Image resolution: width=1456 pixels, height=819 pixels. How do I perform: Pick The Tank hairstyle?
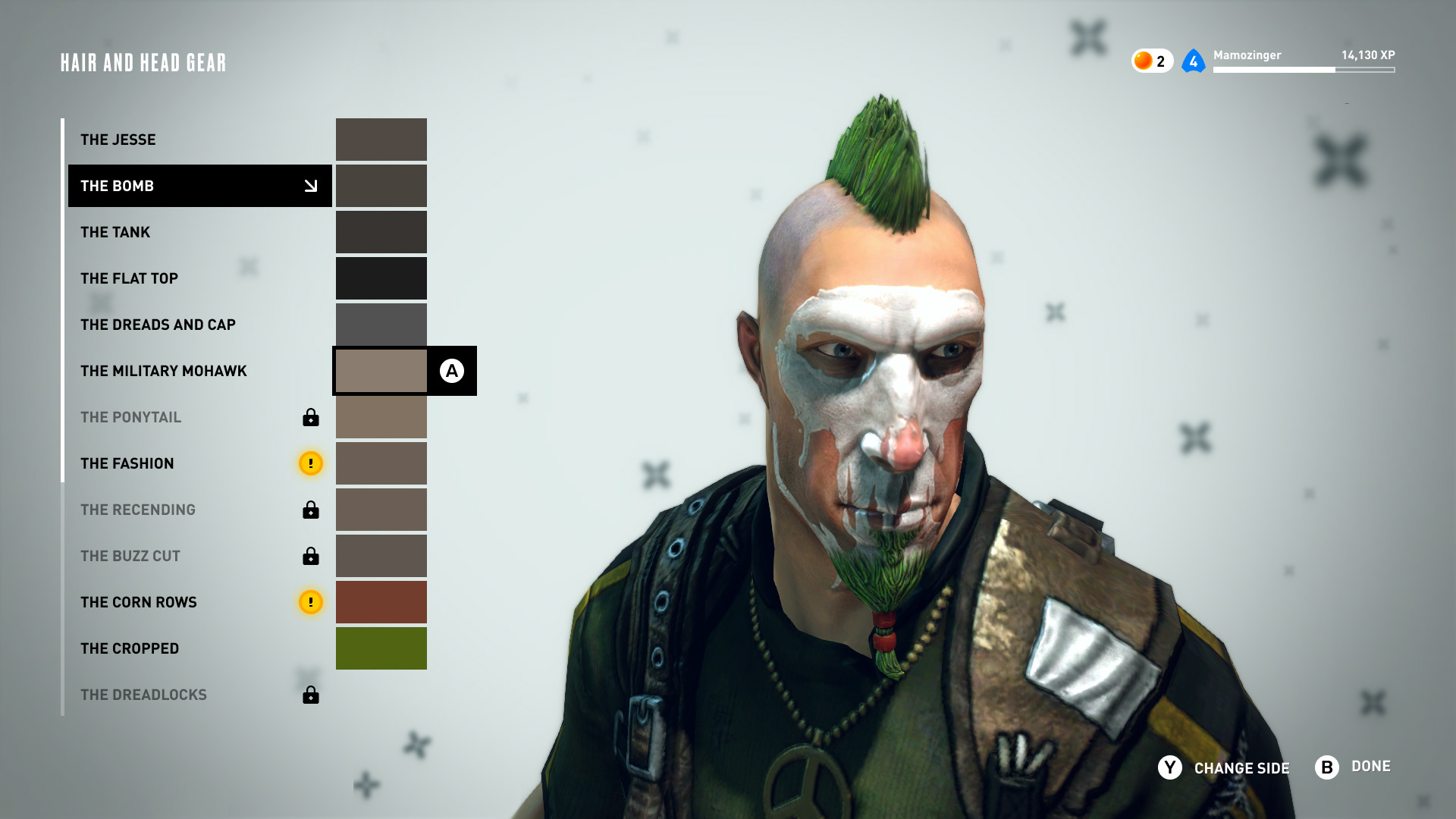coord(115,232)
